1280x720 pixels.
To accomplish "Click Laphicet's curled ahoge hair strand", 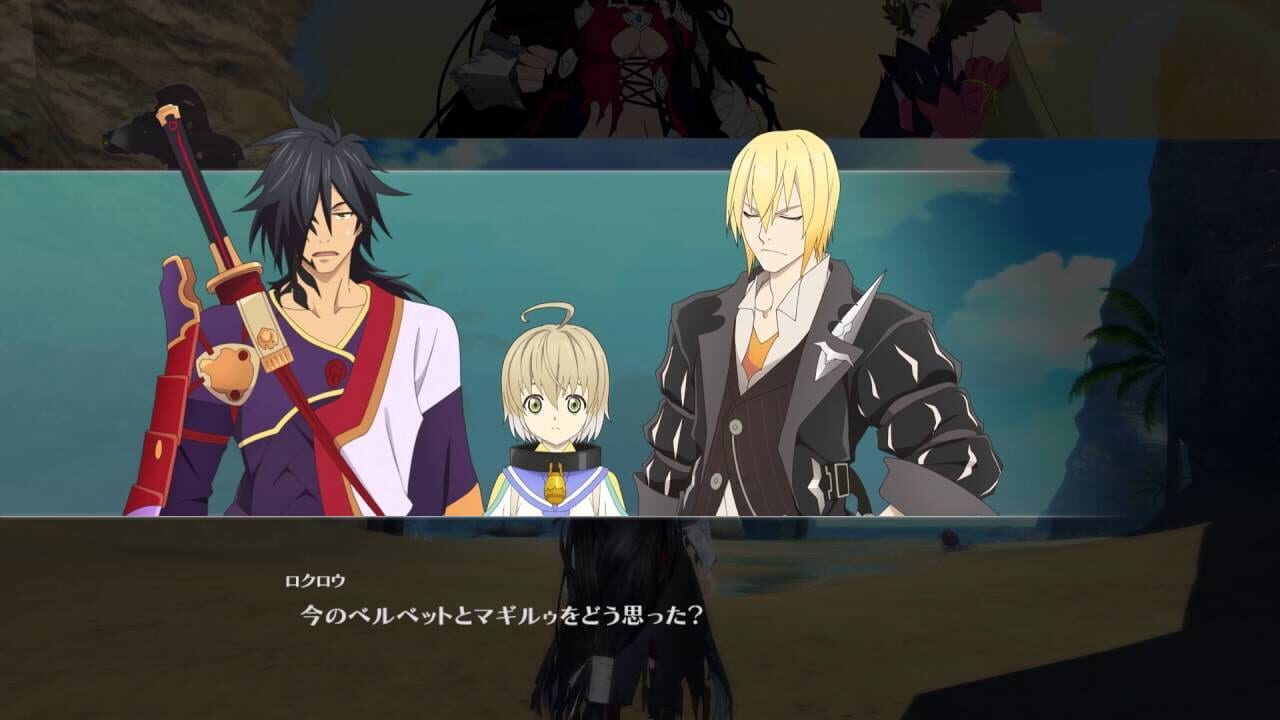I will coord(546,309).
